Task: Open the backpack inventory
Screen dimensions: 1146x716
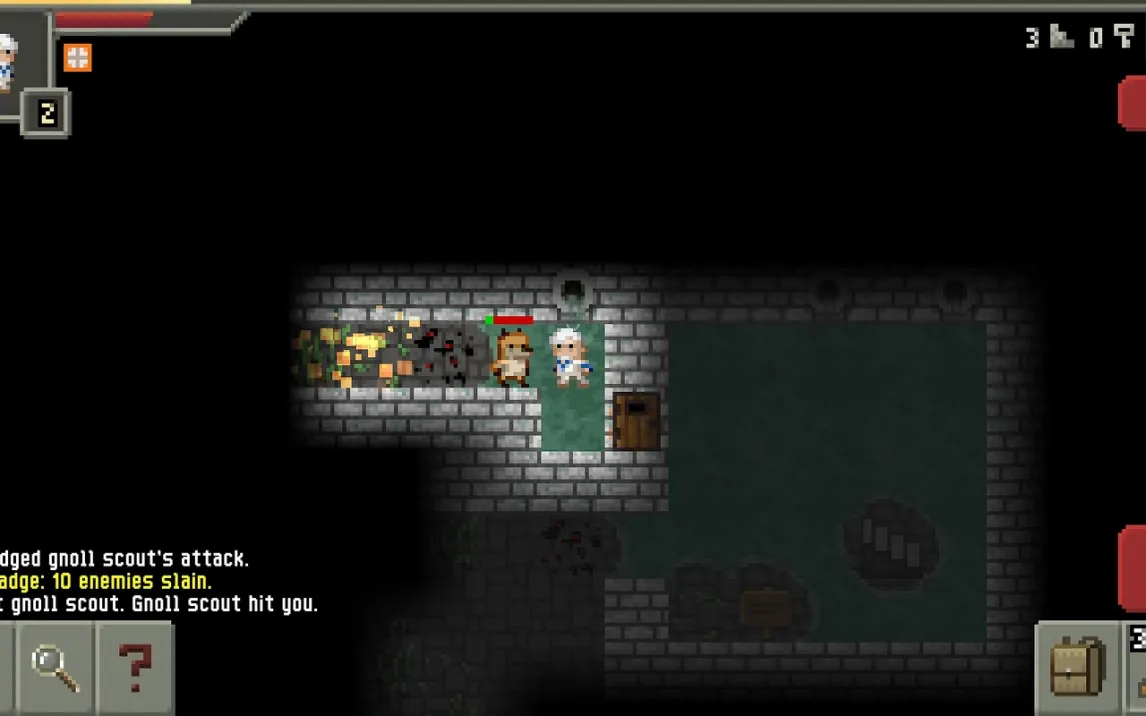Action: 1078,667
